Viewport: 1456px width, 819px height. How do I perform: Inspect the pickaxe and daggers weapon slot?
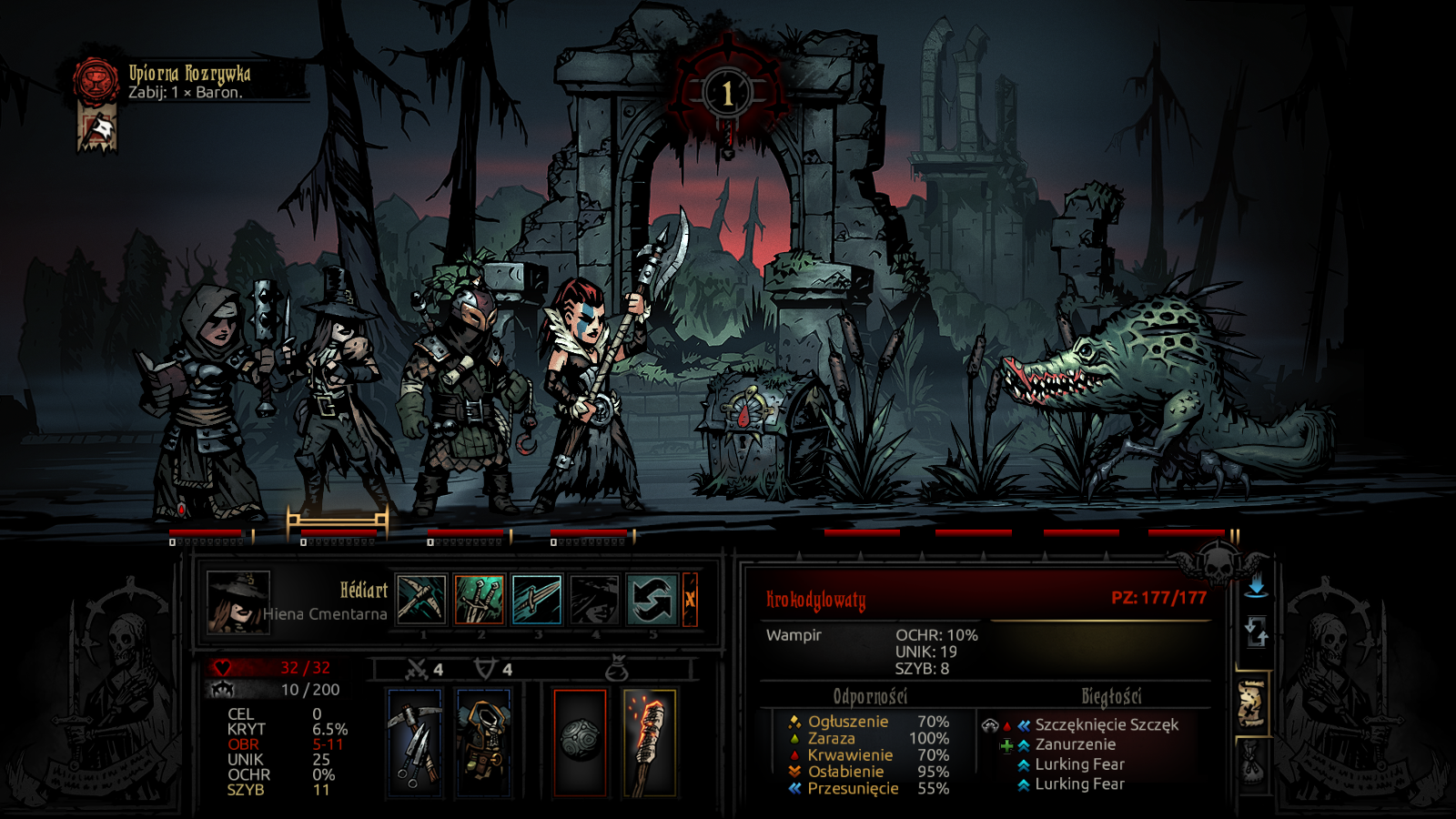(x=416, y=743)
